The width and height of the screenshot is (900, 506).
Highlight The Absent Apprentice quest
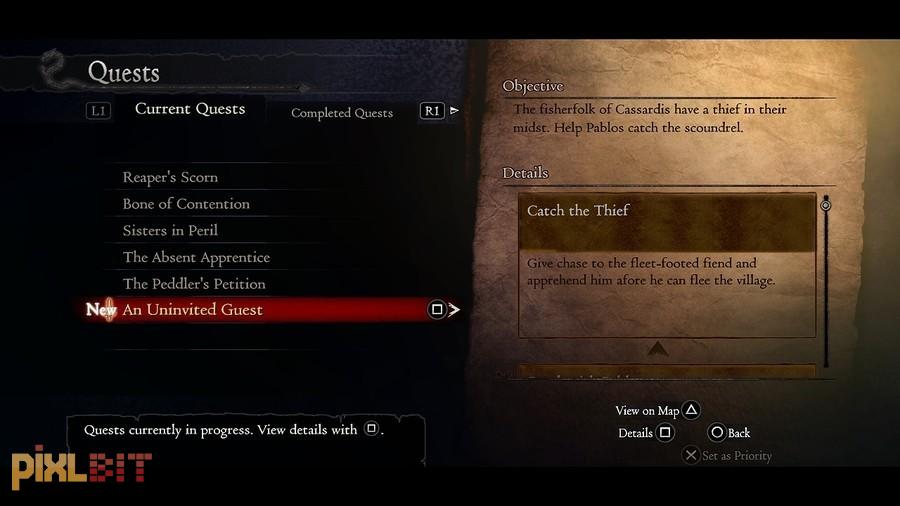[196, 257]
